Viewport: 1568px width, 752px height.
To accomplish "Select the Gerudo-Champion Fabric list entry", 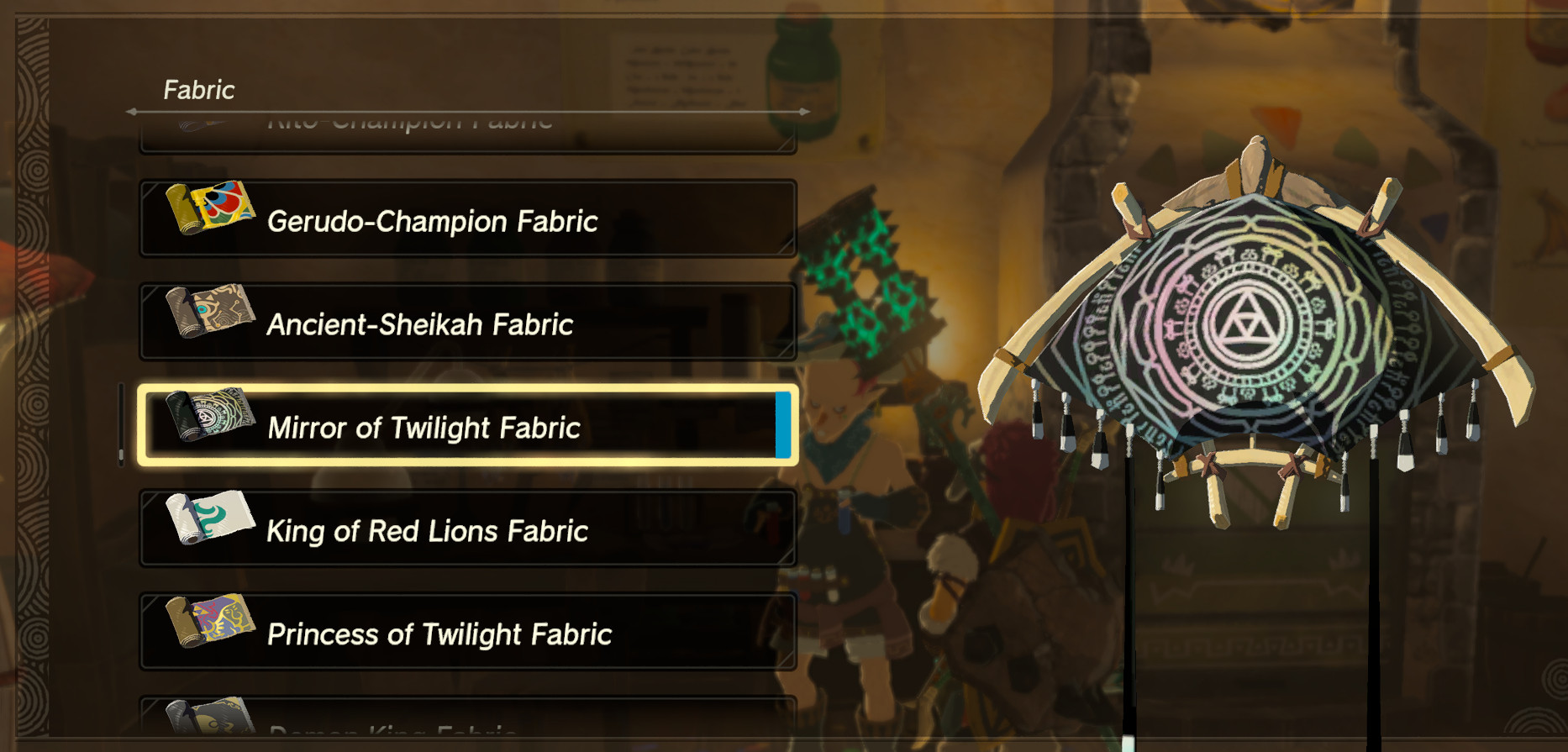I will click(x=466, y=219).
